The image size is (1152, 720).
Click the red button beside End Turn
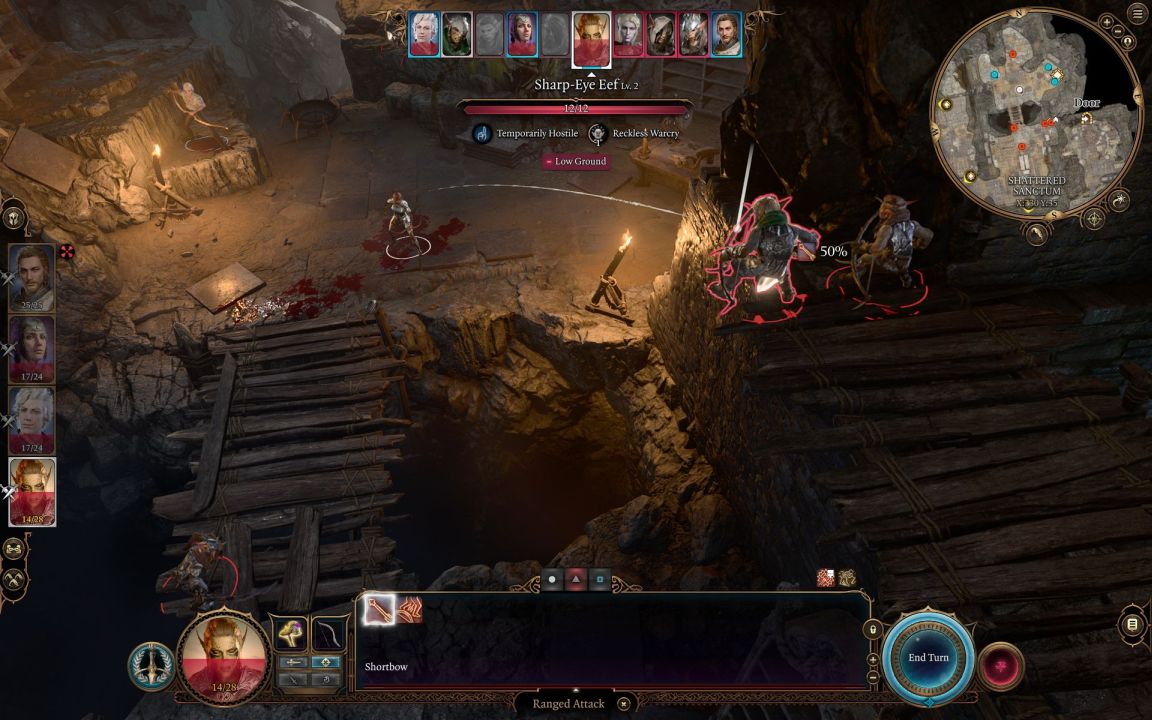pyautogui.click(x=1000, y=661)
